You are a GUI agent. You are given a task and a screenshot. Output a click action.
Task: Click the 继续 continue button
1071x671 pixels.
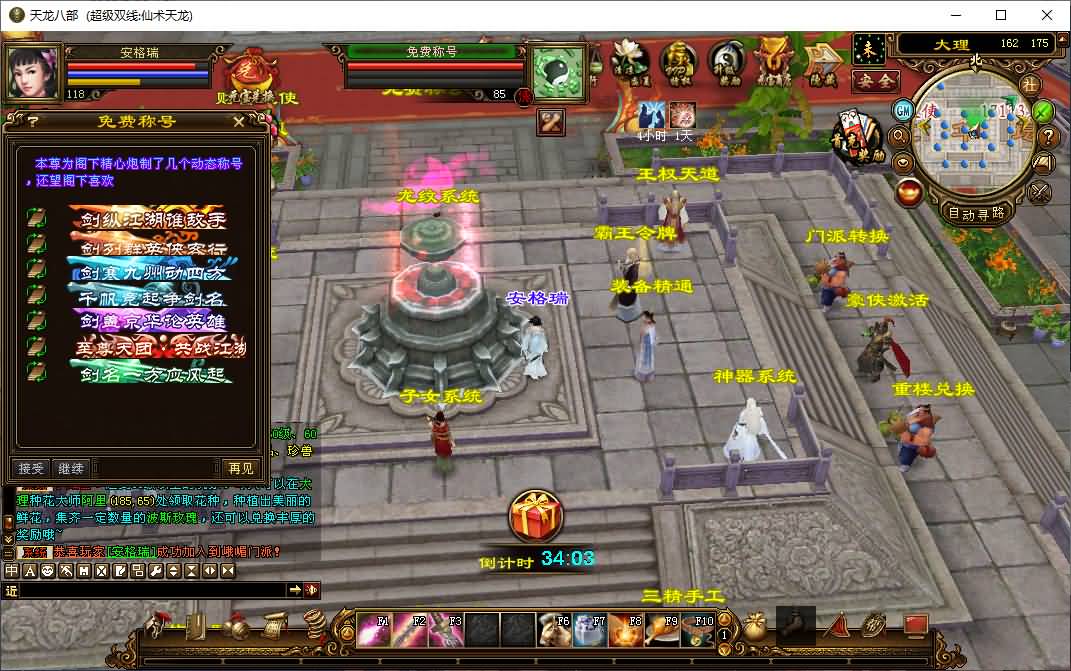point(71,468)
